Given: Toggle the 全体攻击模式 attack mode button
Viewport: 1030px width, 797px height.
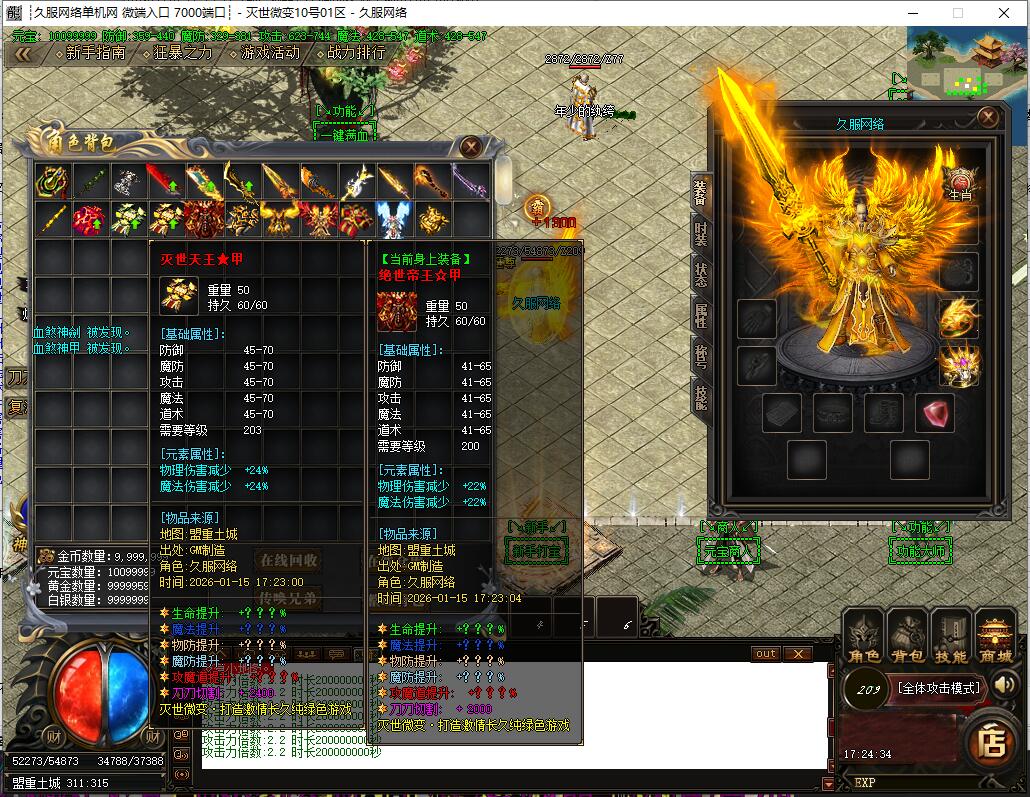Looking at the screenshot, I should click(938, 687).
